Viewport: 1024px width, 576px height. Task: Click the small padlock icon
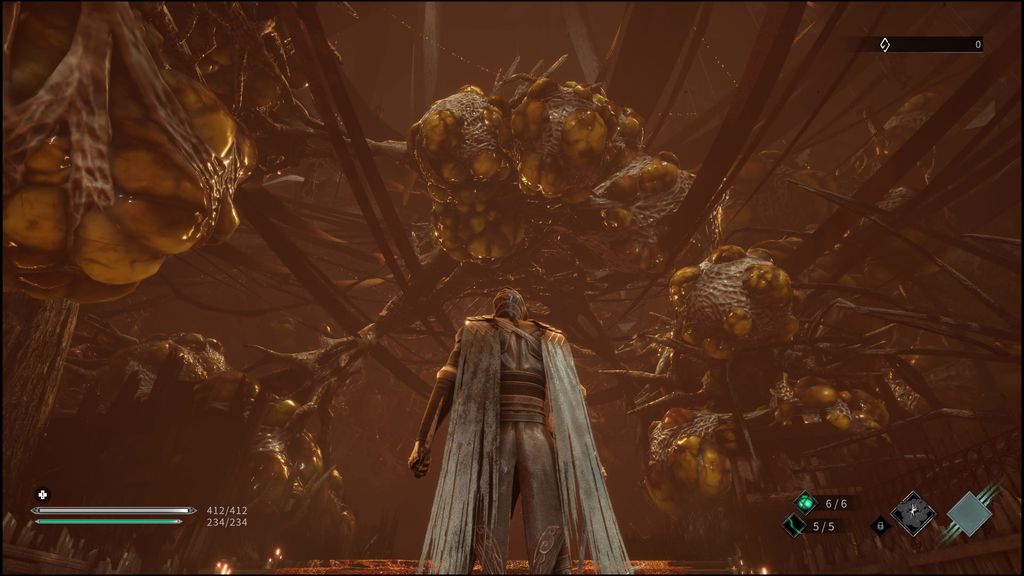[x=880, y=524]
